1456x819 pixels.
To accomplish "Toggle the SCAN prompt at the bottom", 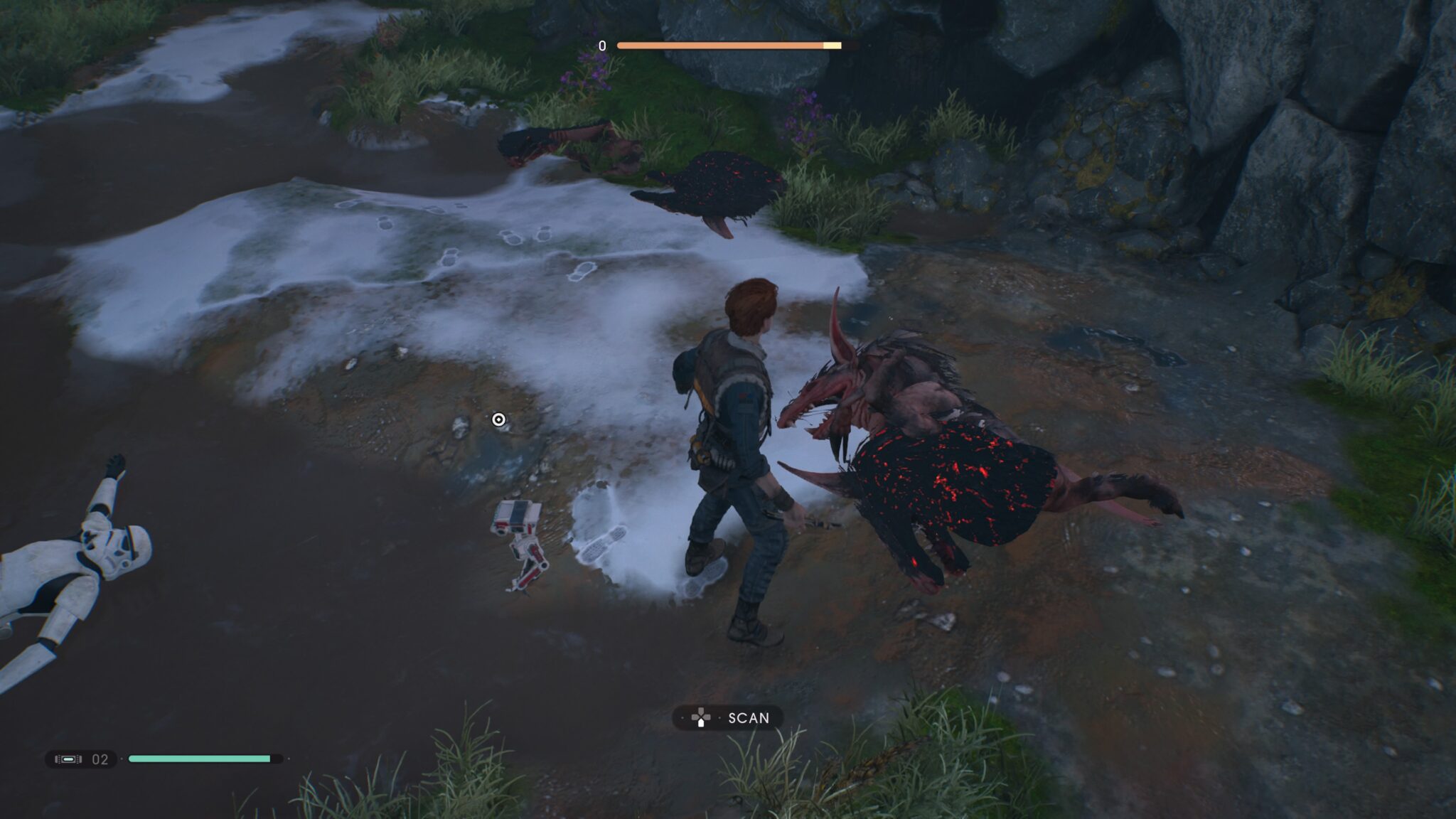I will (727, 718).
